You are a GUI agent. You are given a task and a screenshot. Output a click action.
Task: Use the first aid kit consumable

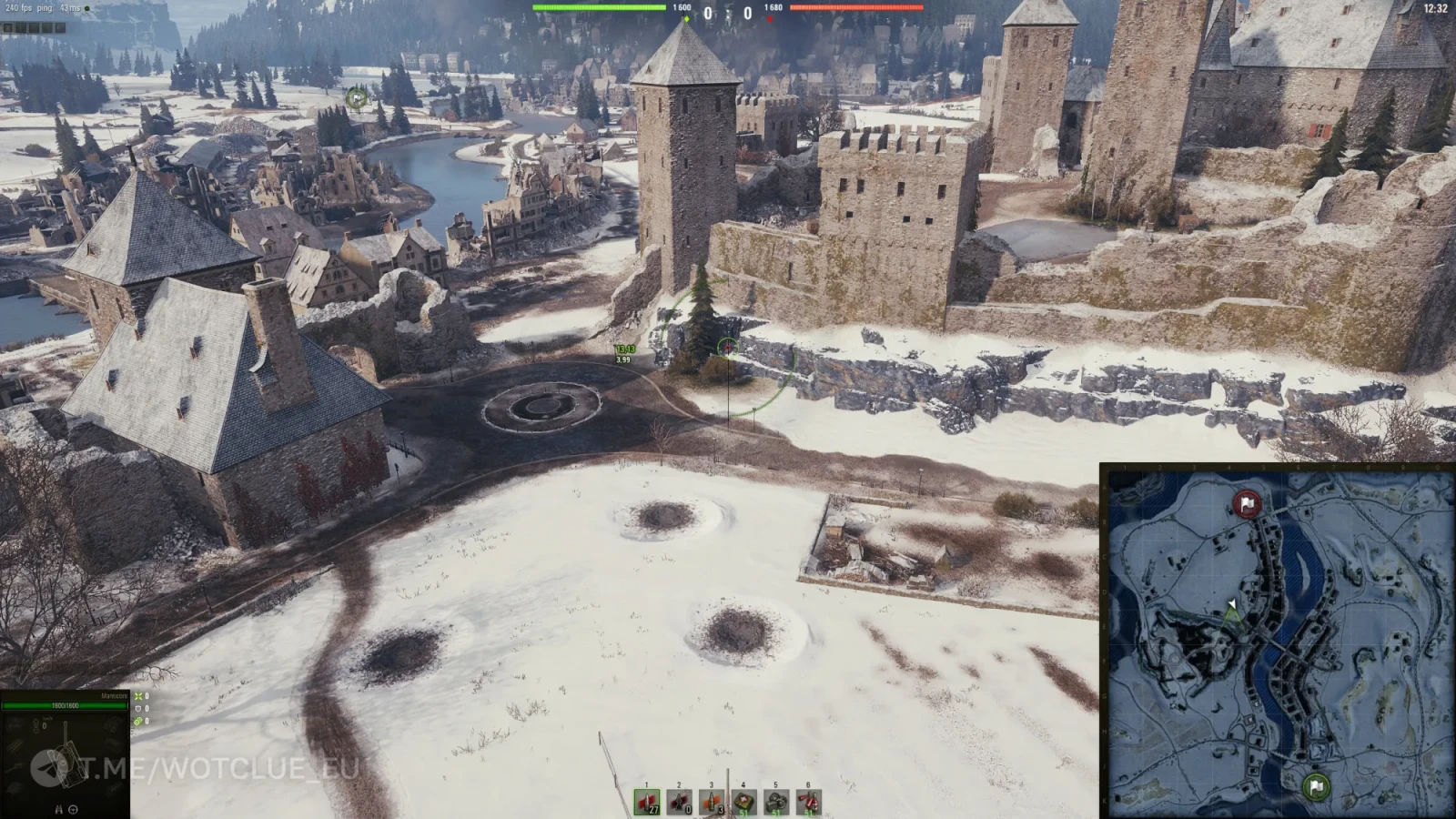click(x=744, y=802)
